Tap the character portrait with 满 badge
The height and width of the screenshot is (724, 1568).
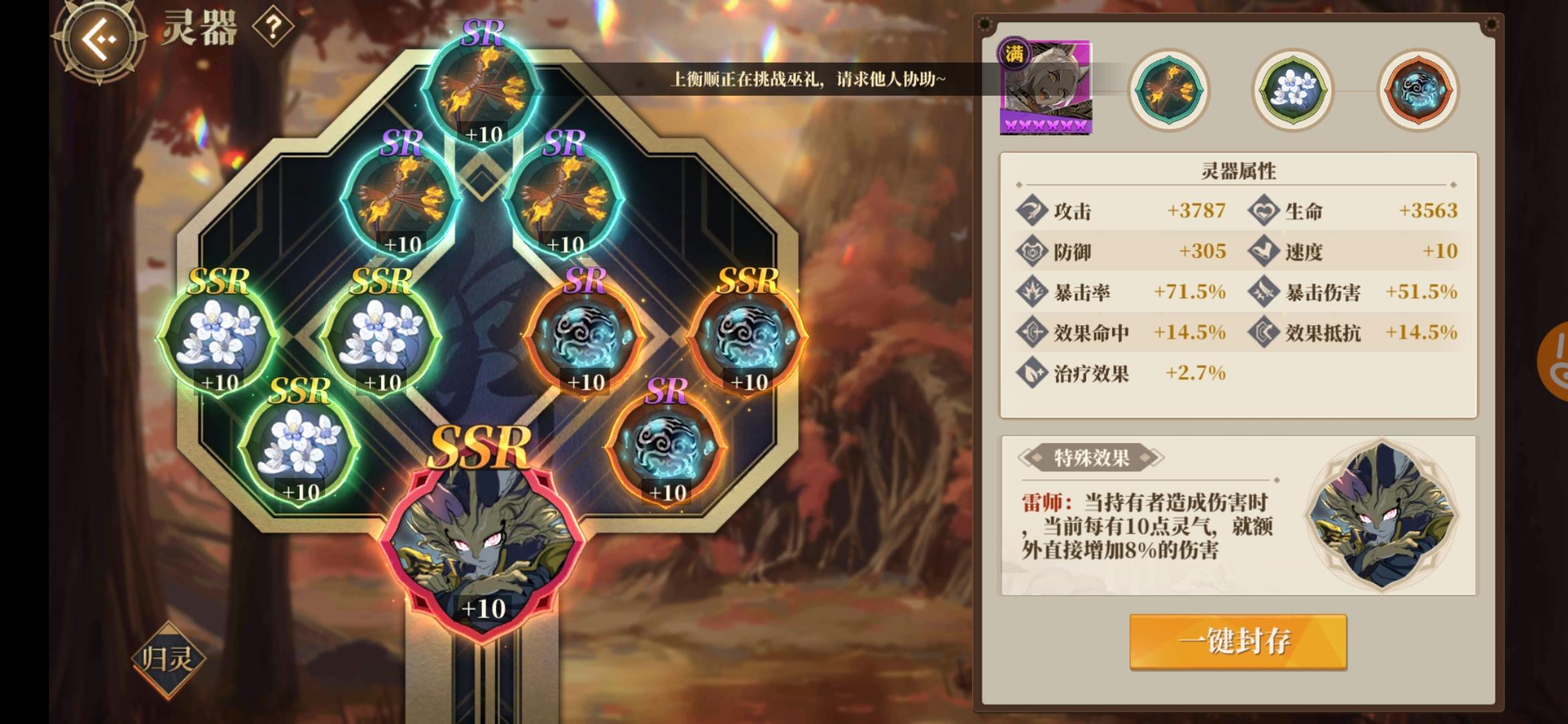1045,87
